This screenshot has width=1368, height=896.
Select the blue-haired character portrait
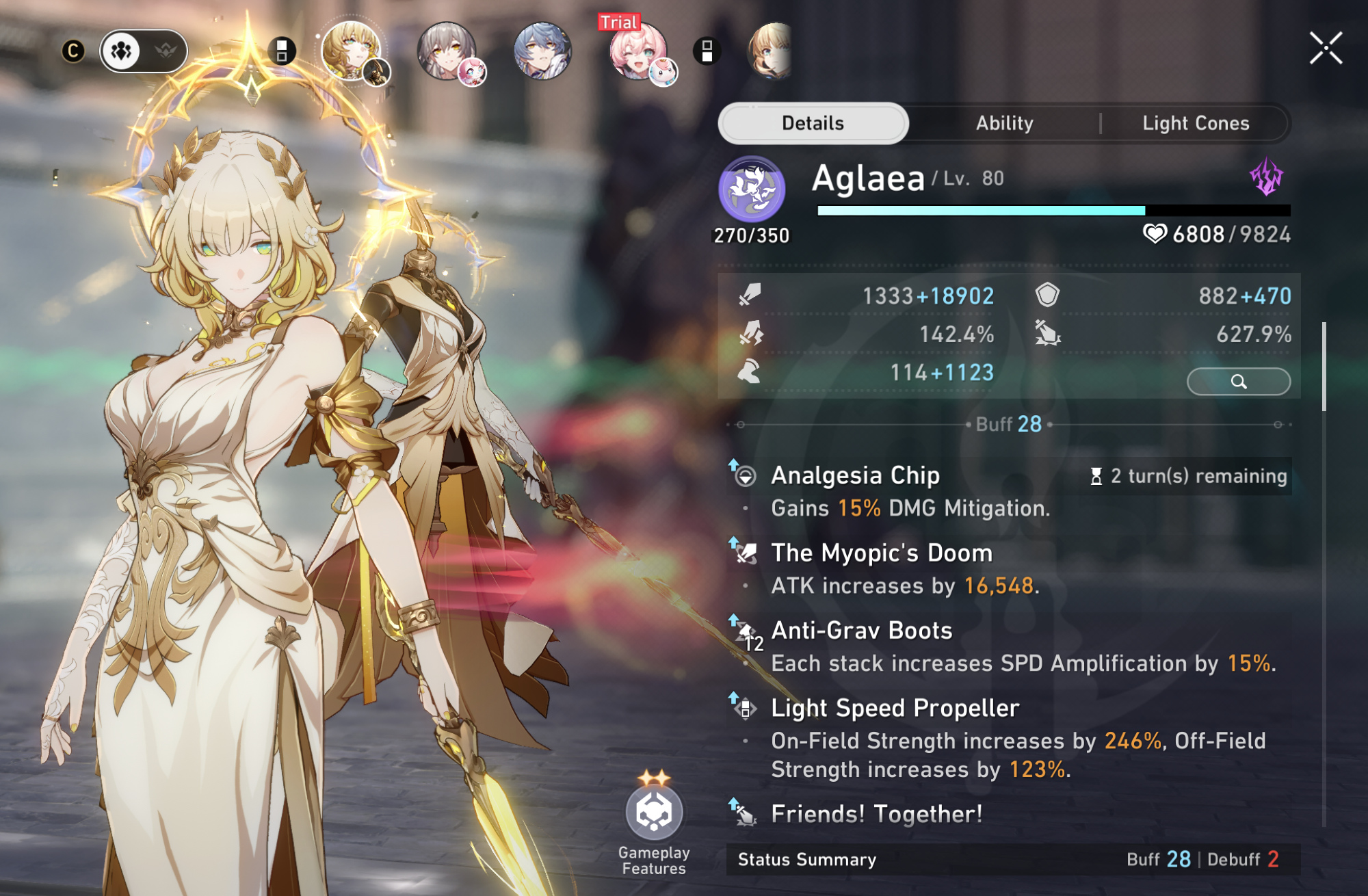click(542, 51)
